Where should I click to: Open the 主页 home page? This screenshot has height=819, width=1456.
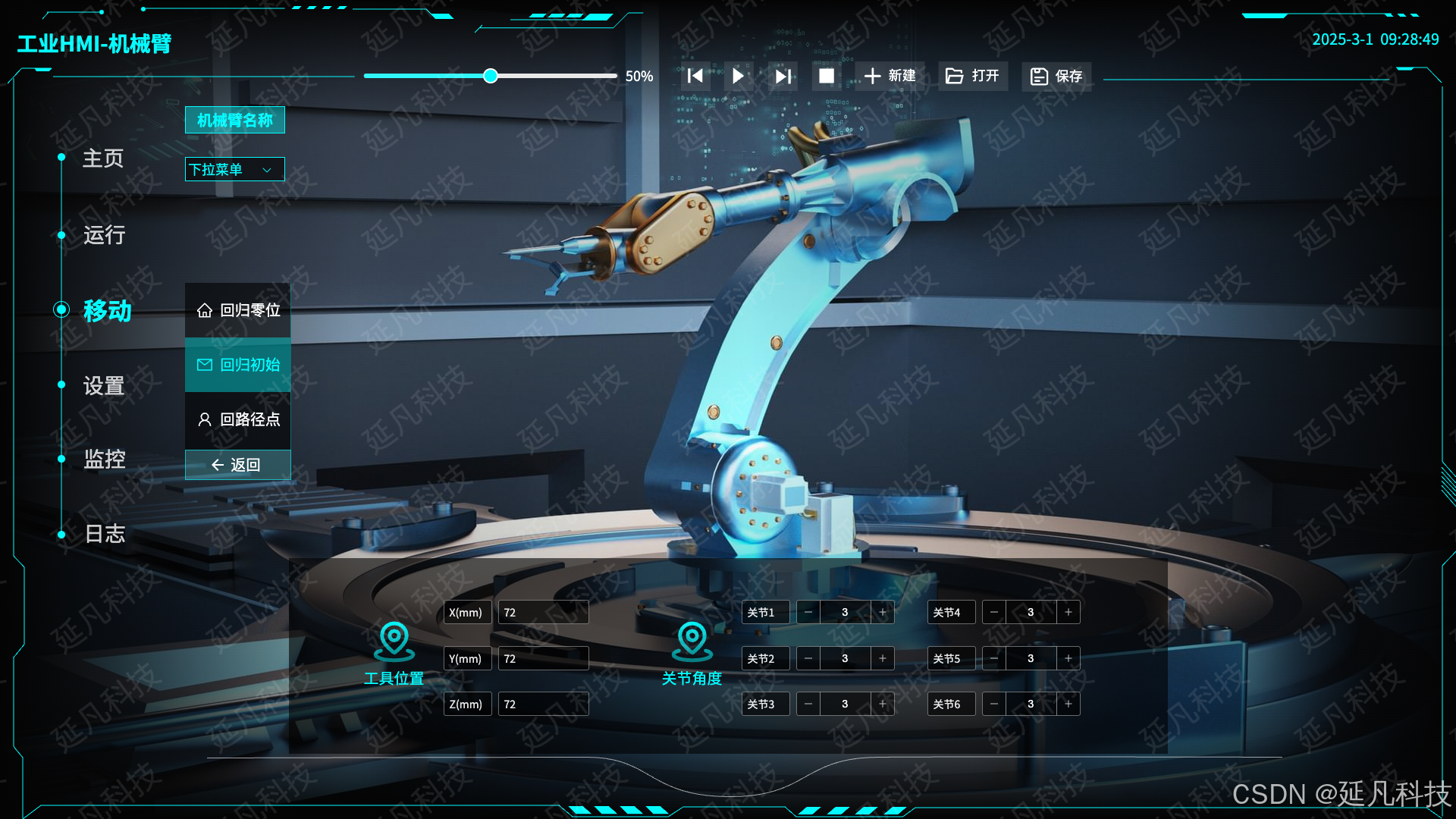click(x=102, y=158)
